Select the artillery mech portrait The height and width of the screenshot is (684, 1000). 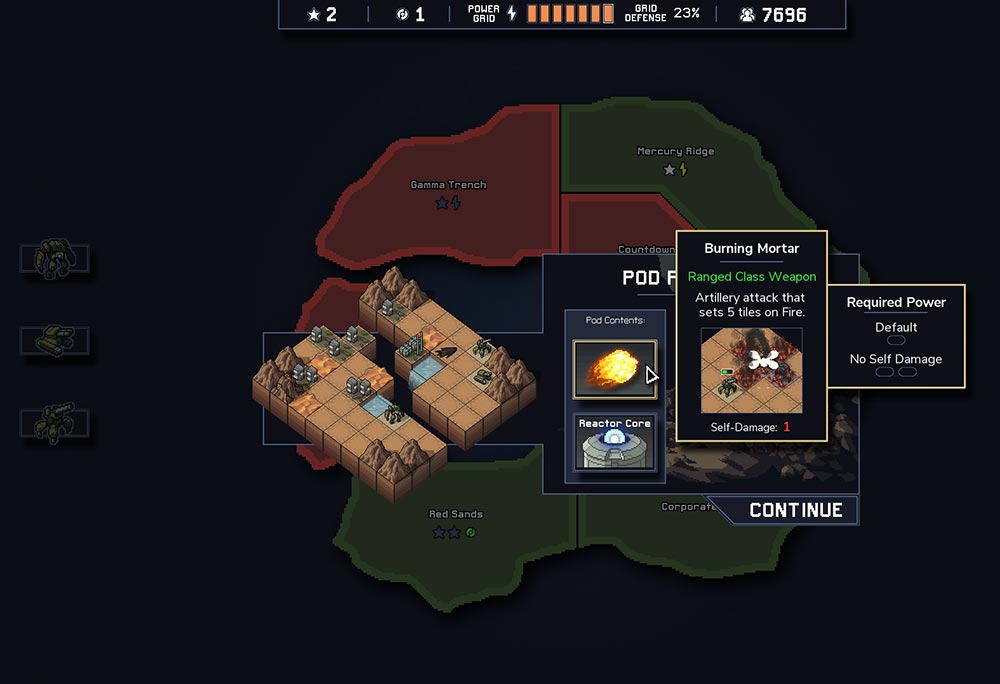tap(54, 423)
